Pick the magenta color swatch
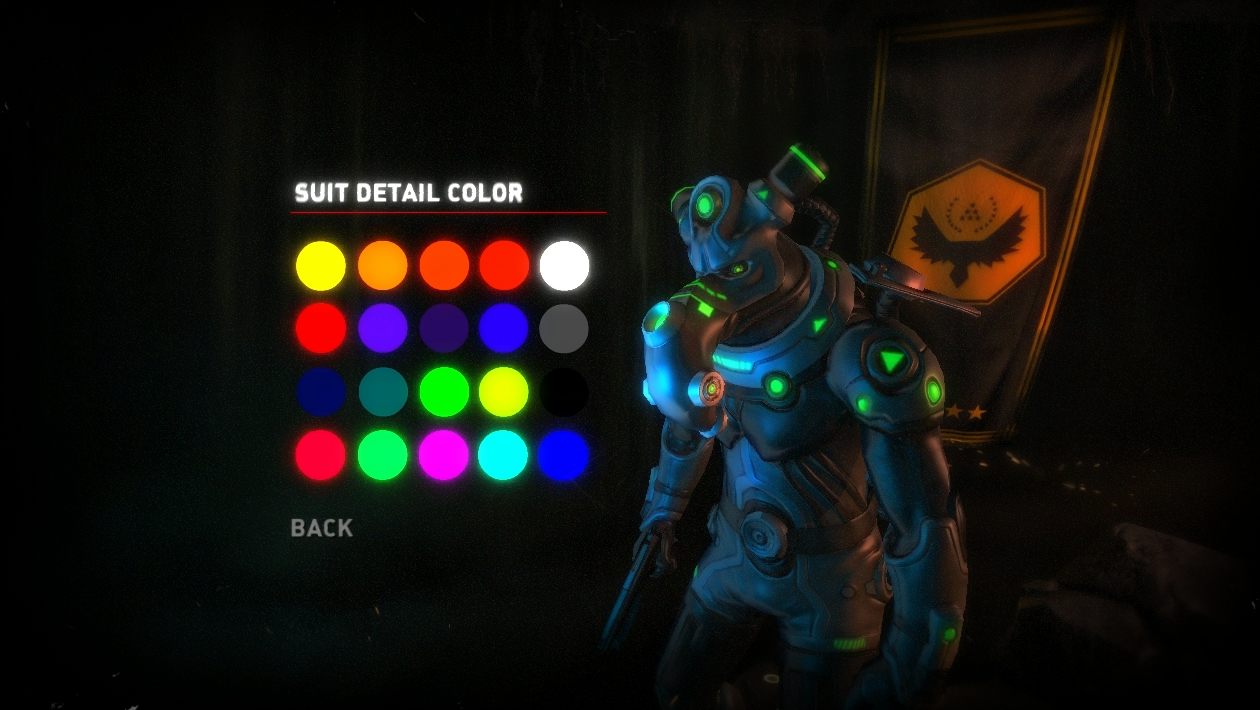Image resolution: width=1260 pixels, height=710 pixels. [444, 455]
